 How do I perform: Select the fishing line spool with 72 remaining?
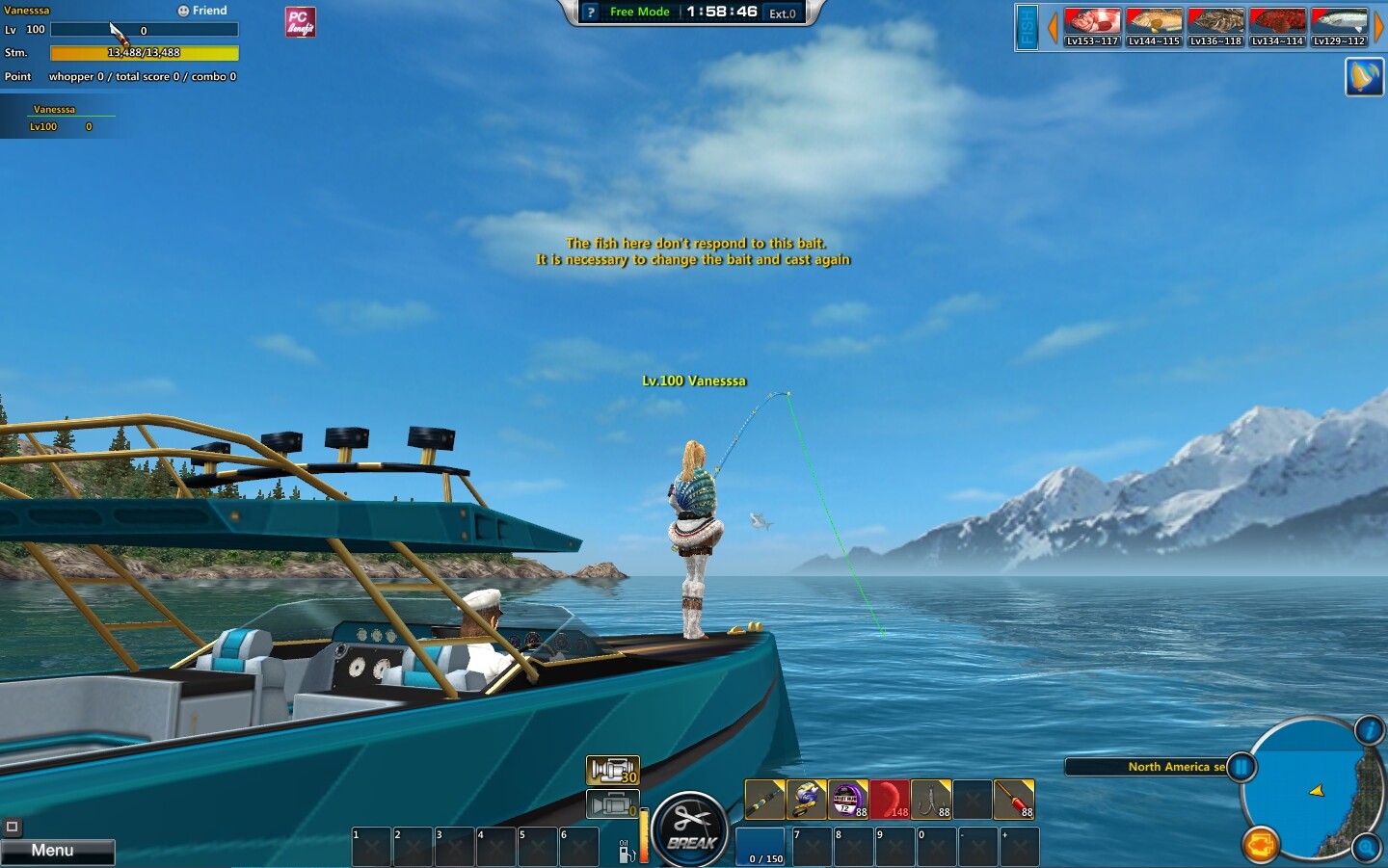(847, 801)
